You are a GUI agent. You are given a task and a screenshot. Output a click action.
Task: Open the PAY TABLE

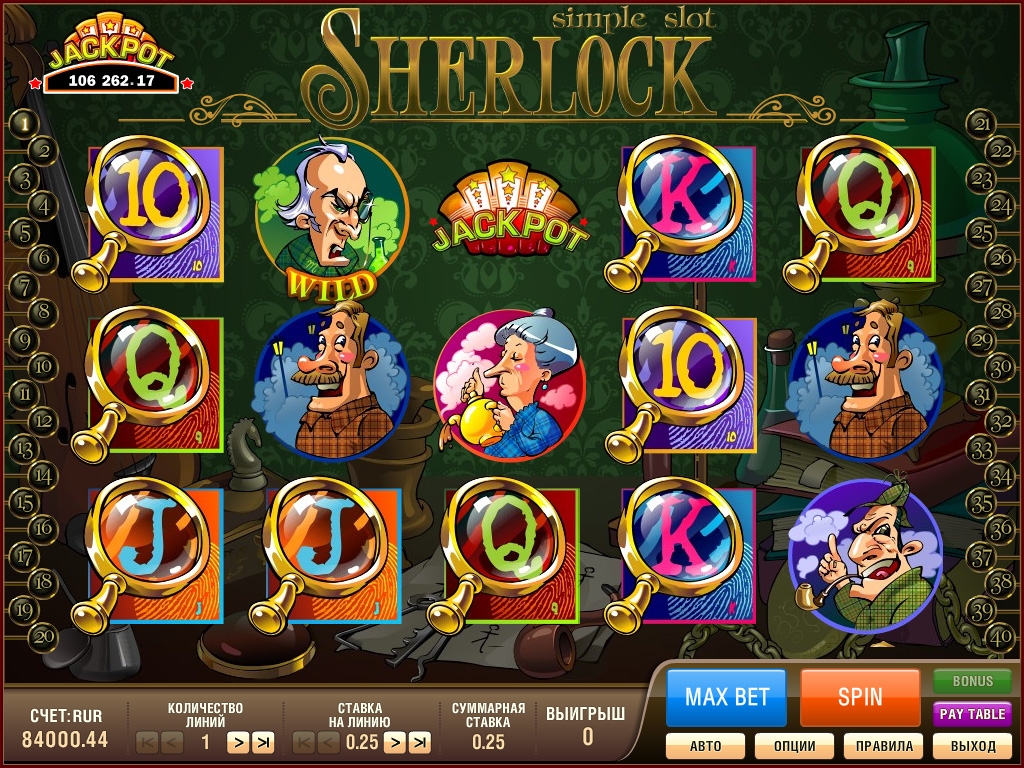point(972,714)
